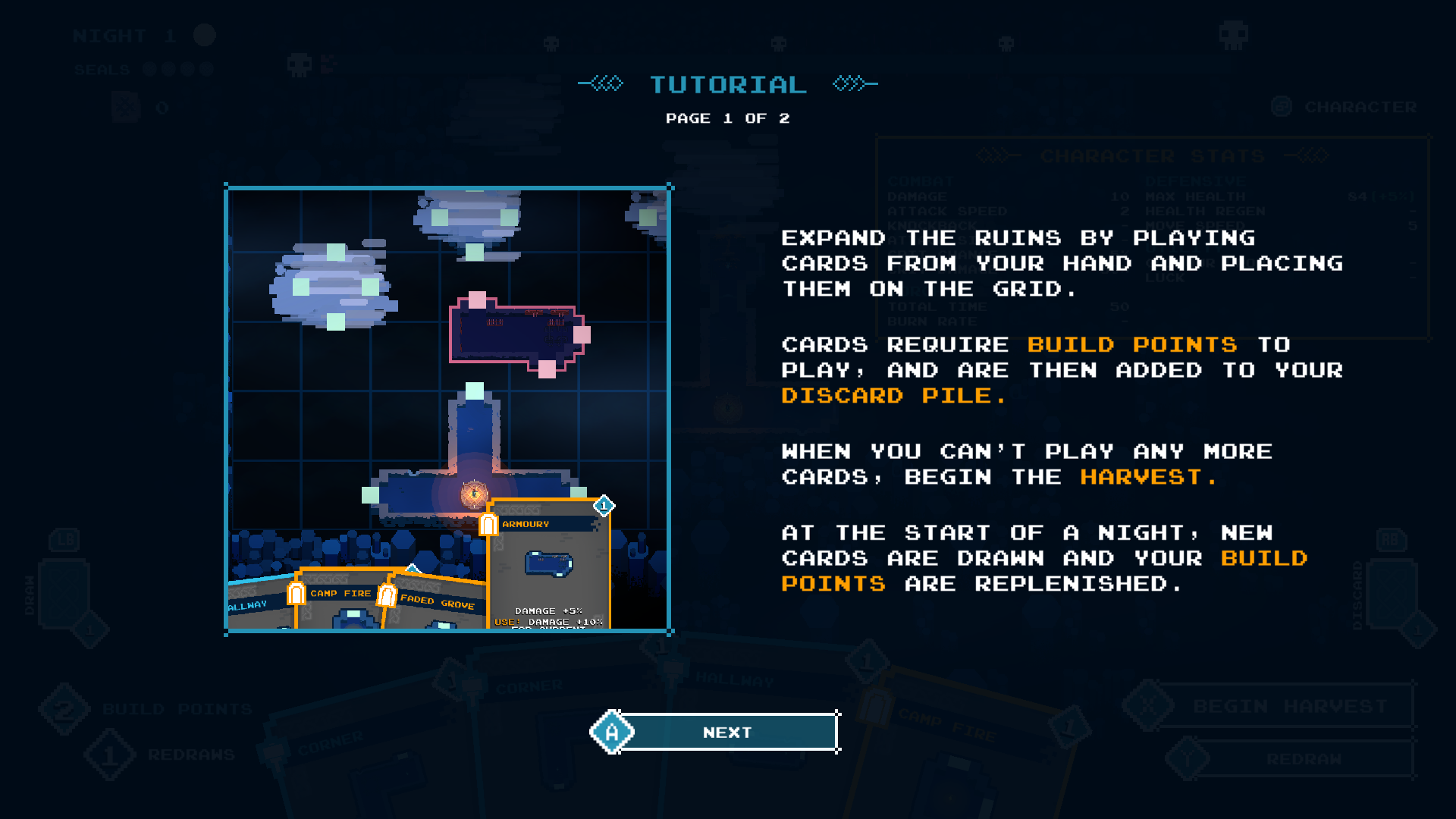This screenshot has width=1456, height=819.
Task: Open the character portrait icon beside CHARACTER
Action: pyautogui.click(x=1282, y=106)
